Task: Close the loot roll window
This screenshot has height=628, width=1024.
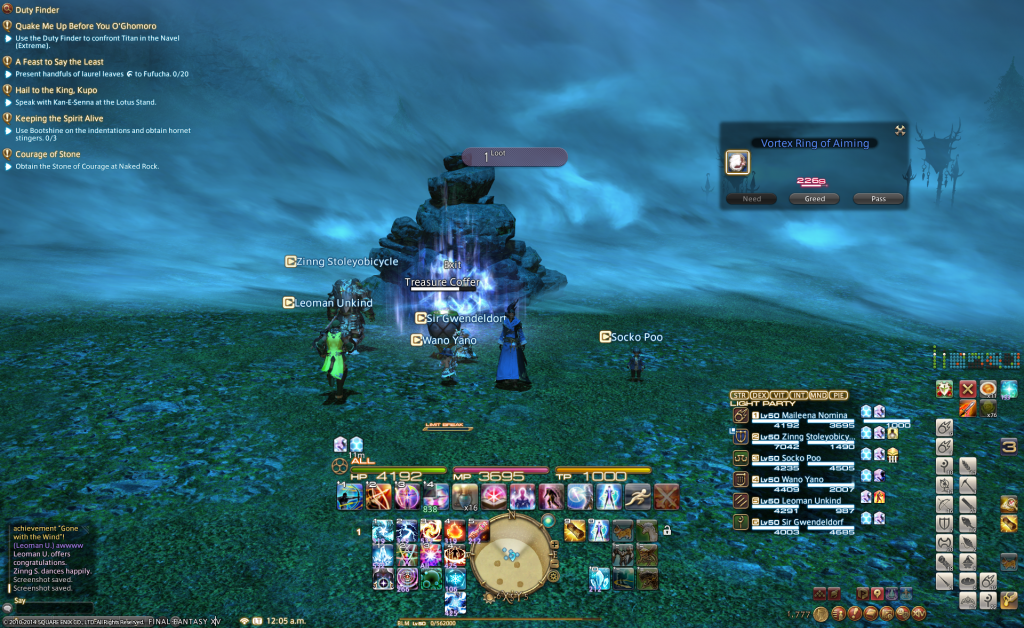Action: (x=900, y=130)
